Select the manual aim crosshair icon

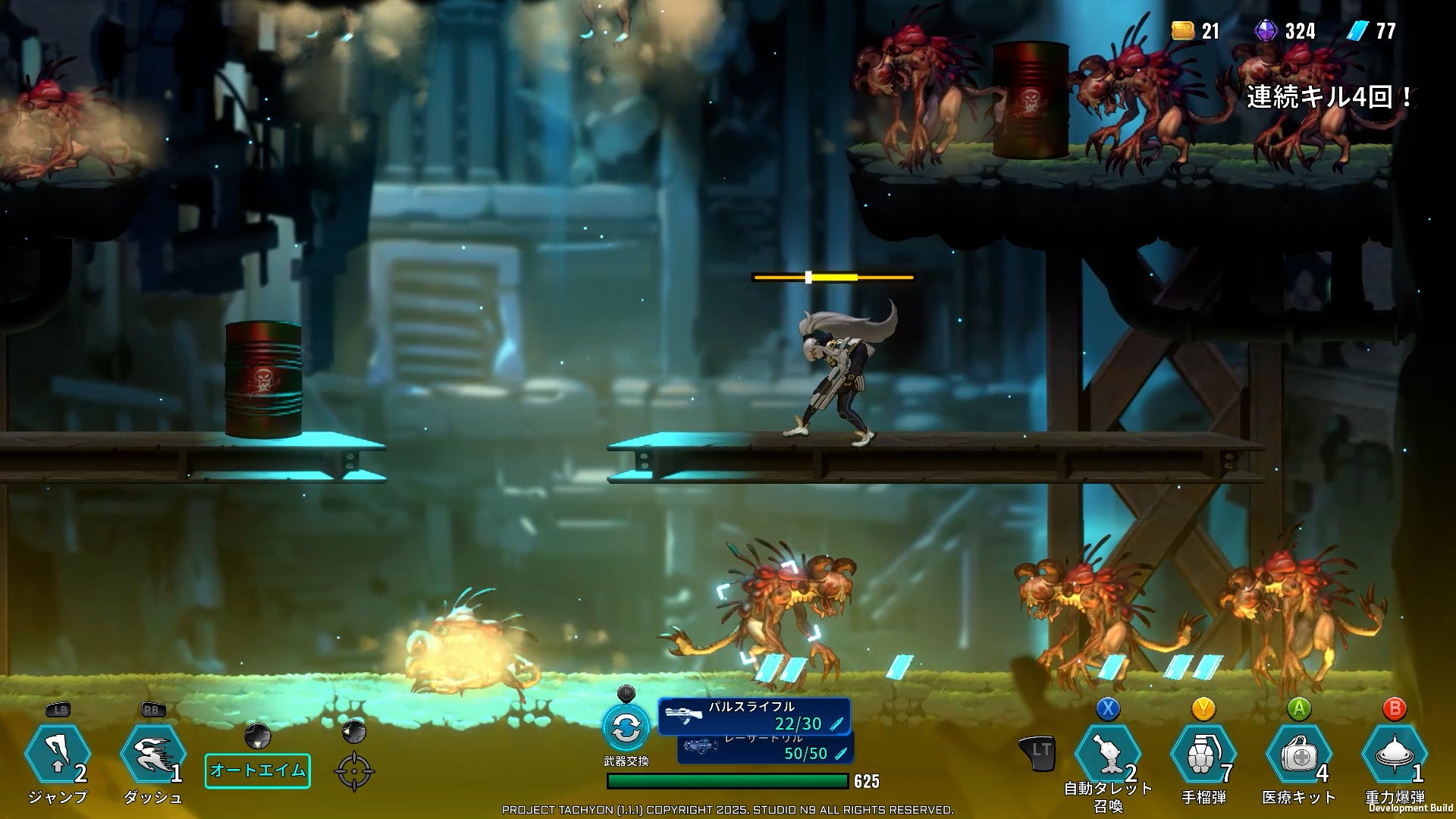[x=354, y=771]
